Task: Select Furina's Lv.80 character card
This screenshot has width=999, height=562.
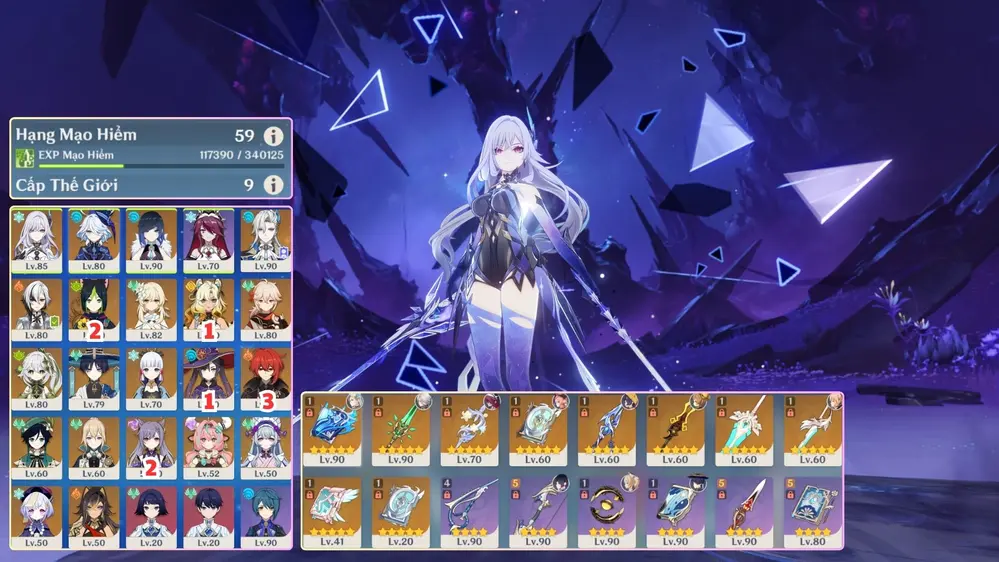Action: pos(94,240)
